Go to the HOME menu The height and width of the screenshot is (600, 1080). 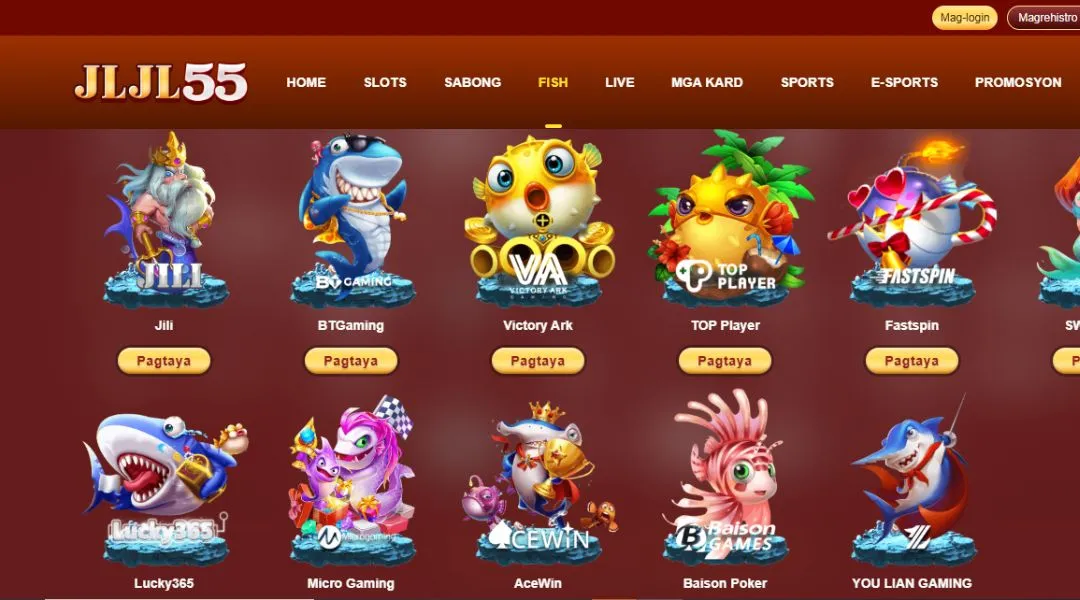point(306,82)
